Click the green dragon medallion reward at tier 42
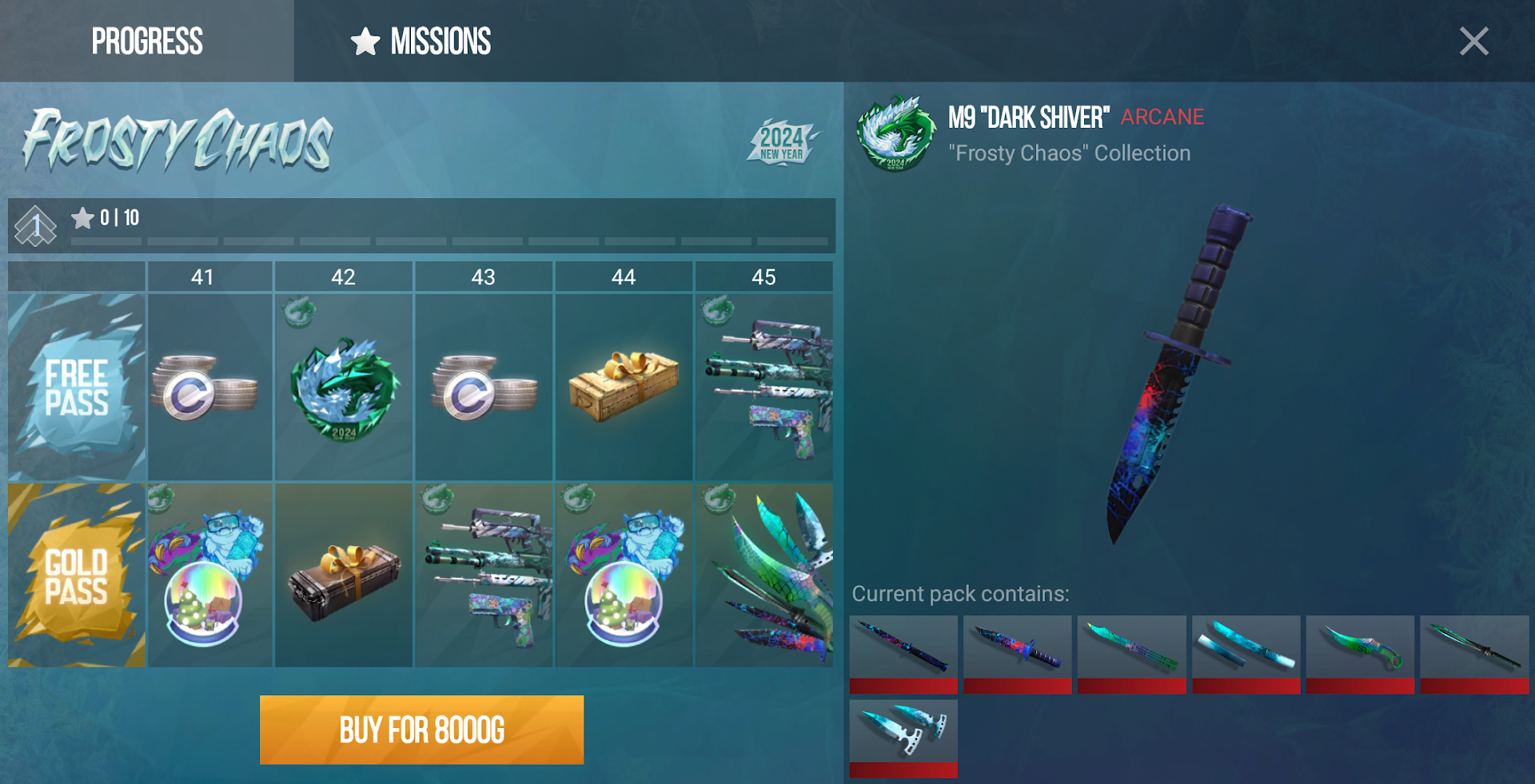Screen dimensions: 1535x784 click(x=344, y=386)
